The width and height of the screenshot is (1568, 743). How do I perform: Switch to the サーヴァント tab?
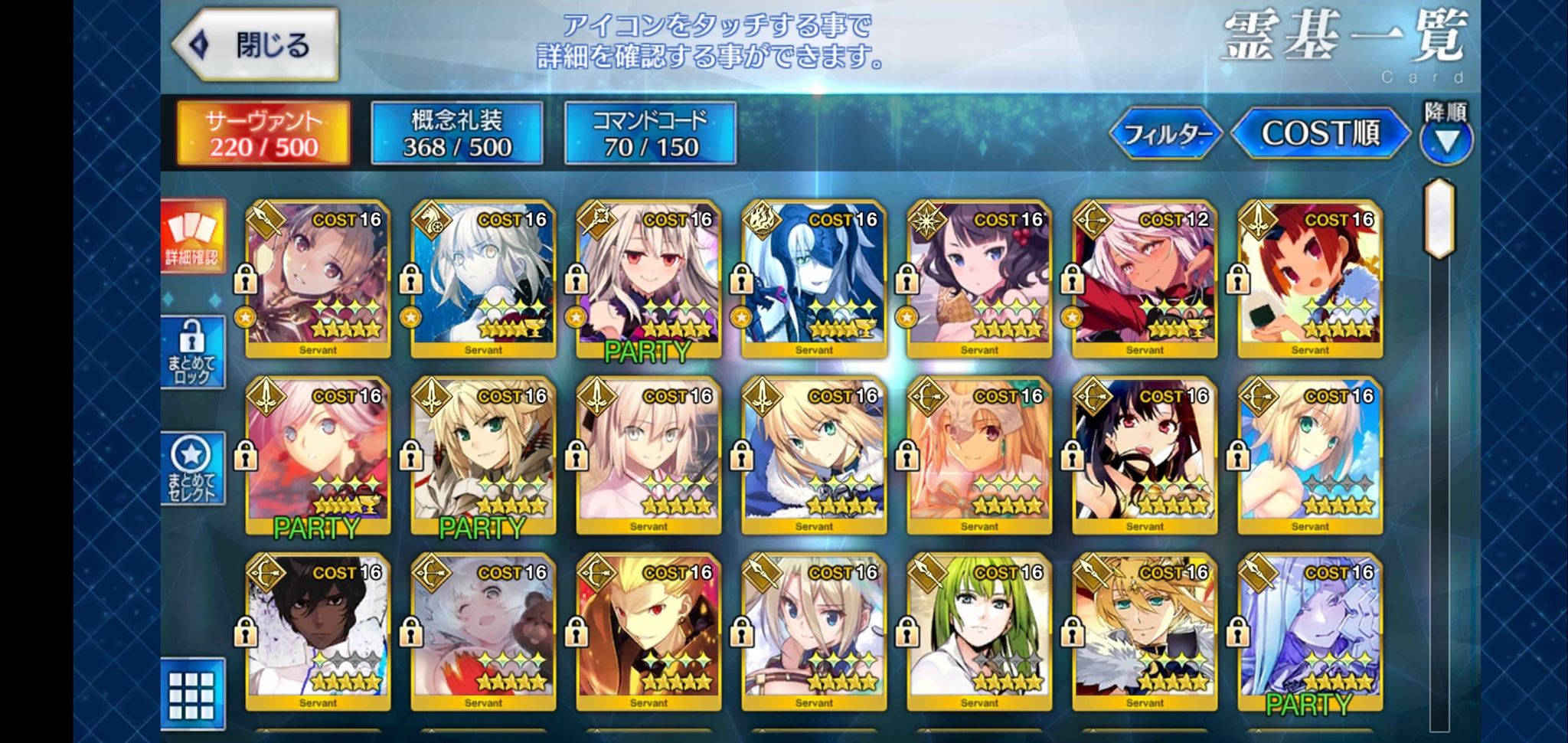point(263,133)
